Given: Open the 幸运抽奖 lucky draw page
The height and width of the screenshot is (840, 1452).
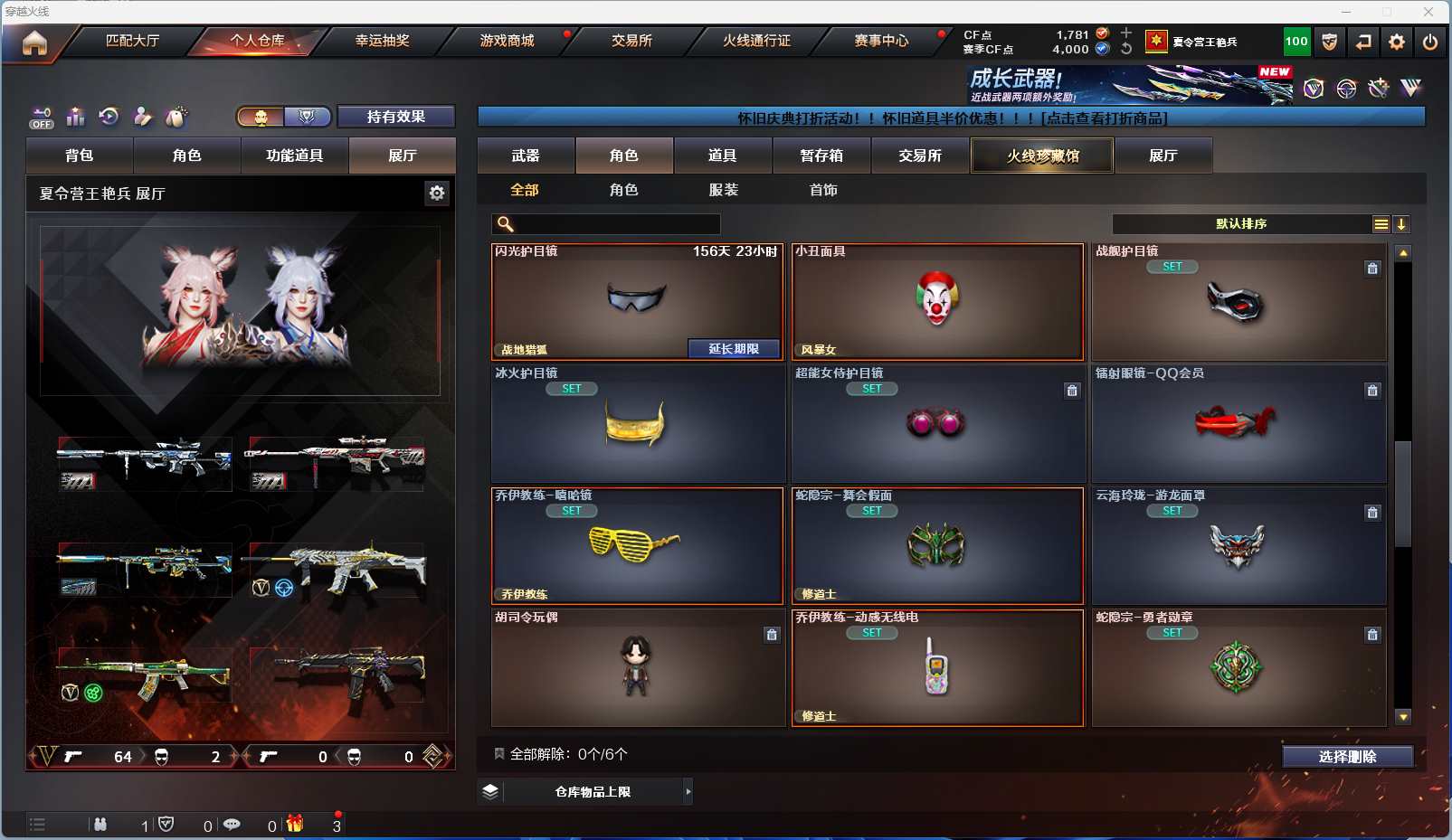Looking at the screenshot, I should pyautogui.click(x=382, y=41).
